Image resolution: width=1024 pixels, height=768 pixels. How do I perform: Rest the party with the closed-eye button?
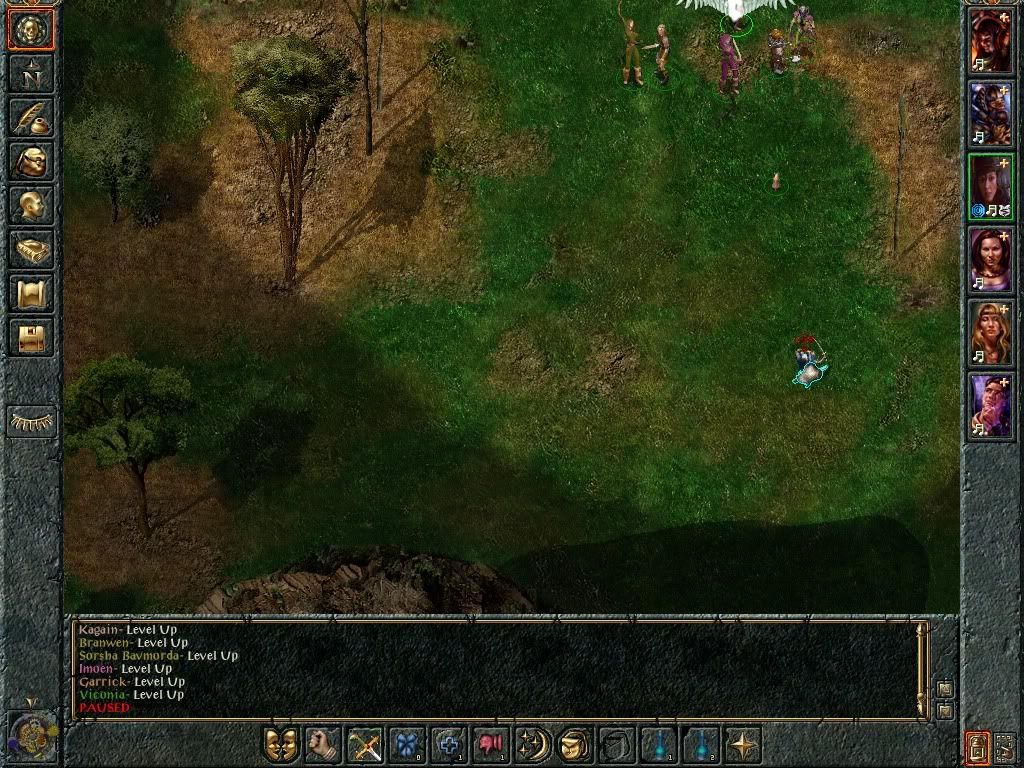[x=31, y=422]
